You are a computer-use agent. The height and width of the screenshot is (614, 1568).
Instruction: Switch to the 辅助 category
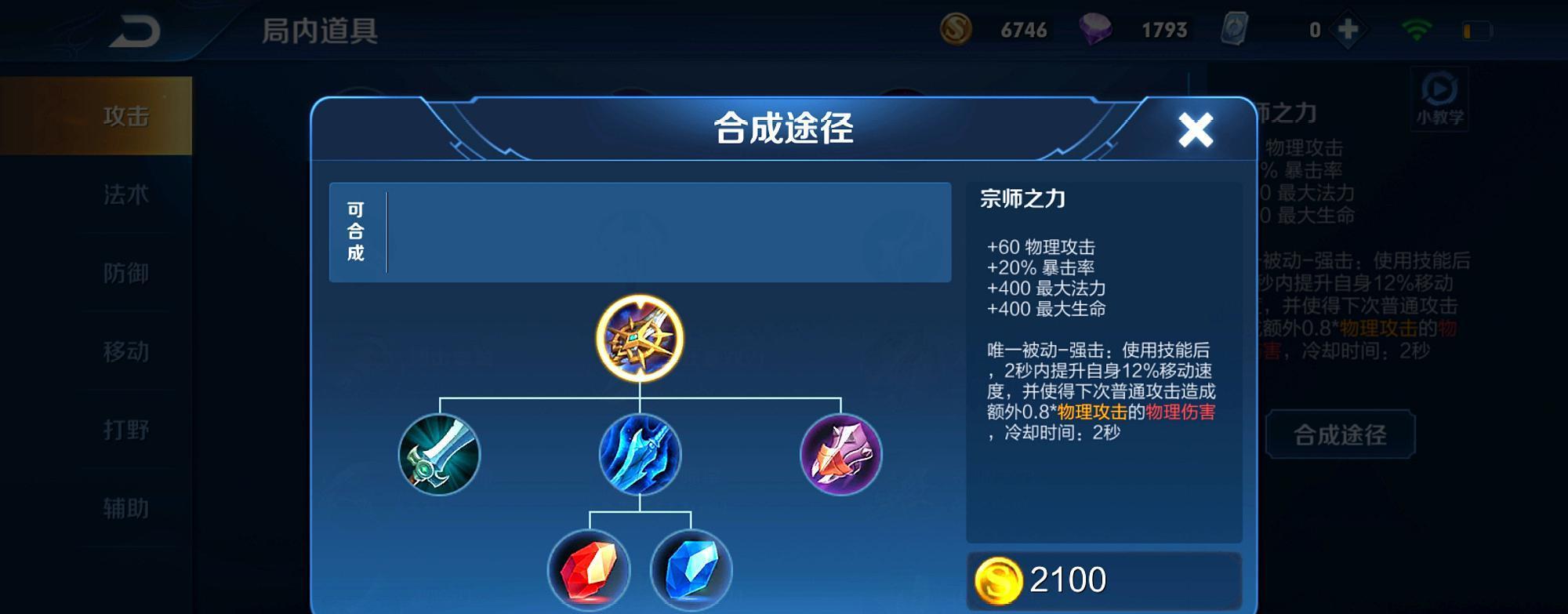pyautogui.click(x=125, y=508)
